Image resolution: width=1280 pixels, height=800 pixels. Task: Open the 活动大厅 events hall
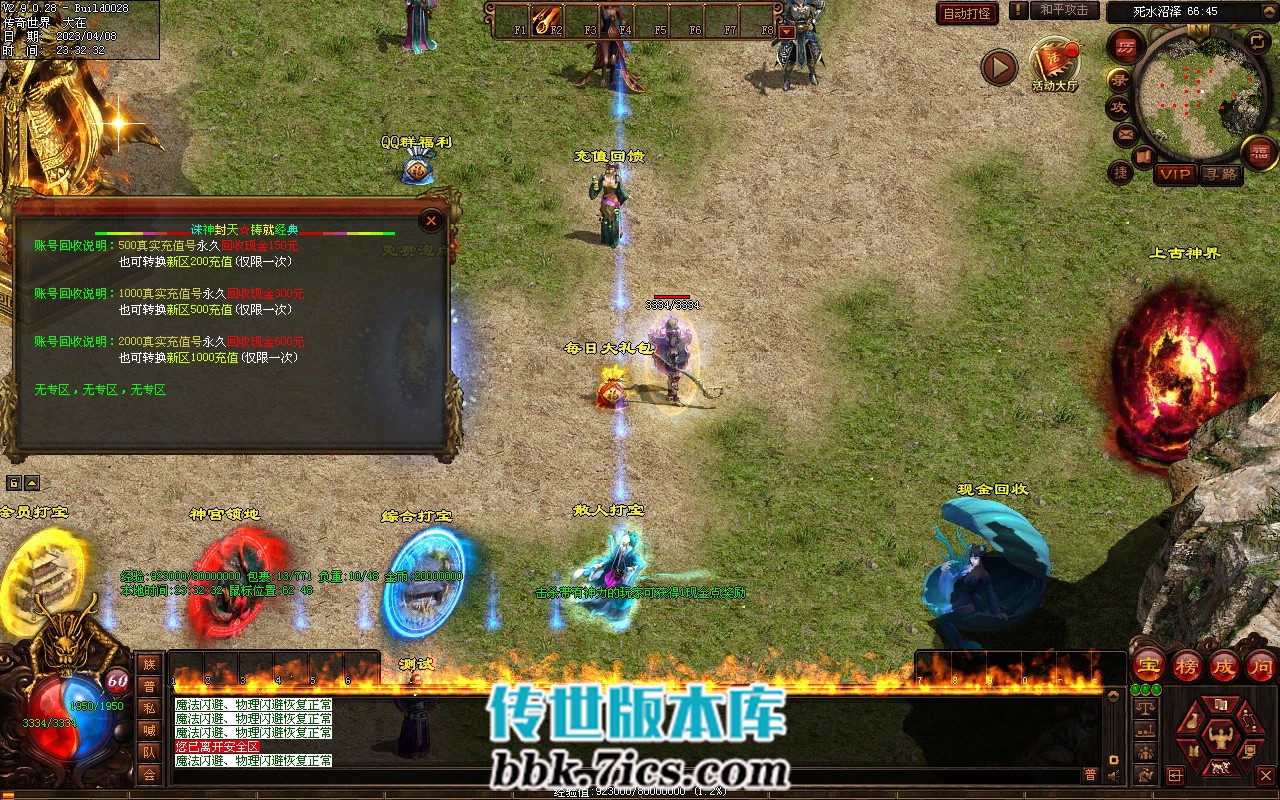click(x=1055, y=63)
